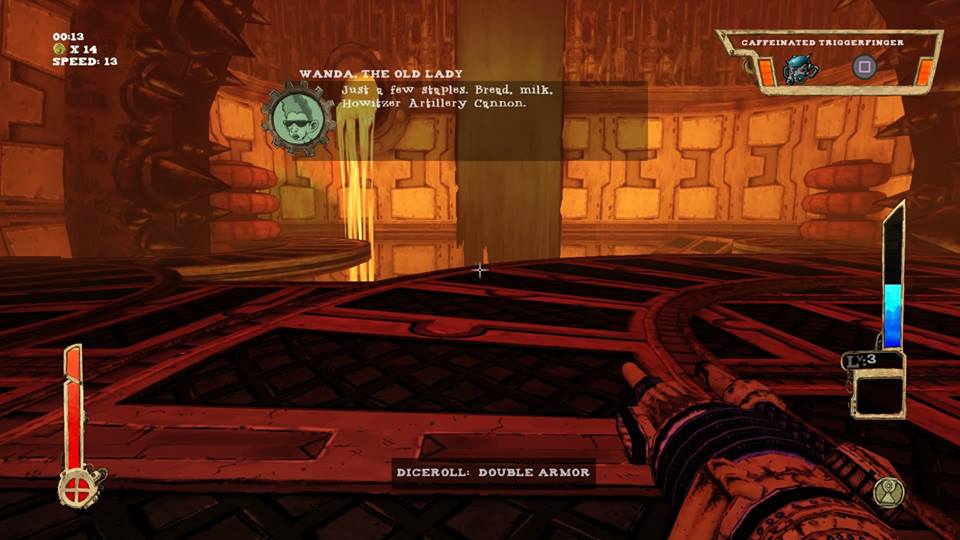This screenshot has width=960, height=540.
Task: Click the weapon level slot box
Action: click(x=877, y=392)
